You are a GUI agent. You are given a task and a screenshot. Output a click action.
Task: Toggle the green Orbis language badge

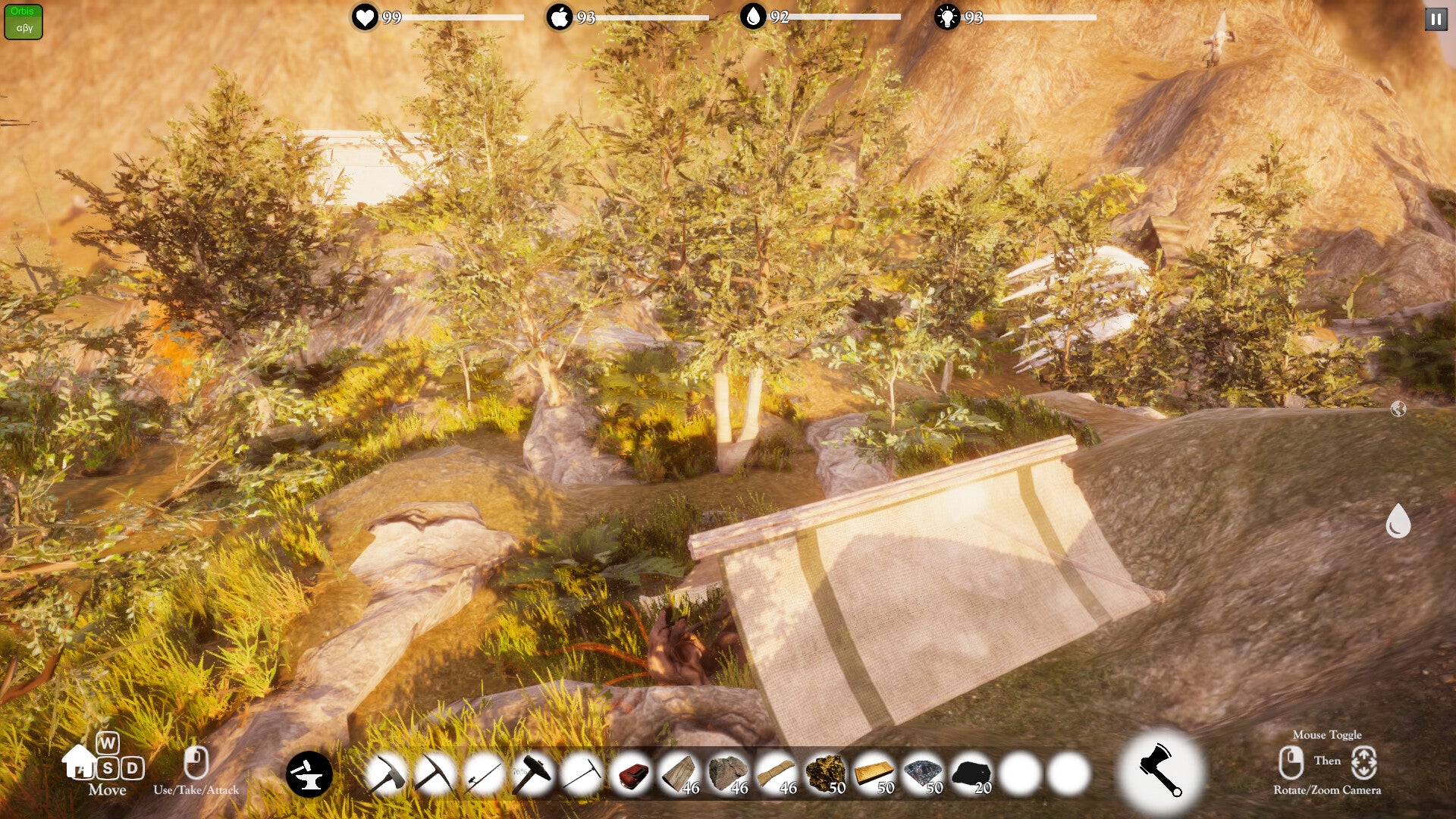click(x=24, y=20)
